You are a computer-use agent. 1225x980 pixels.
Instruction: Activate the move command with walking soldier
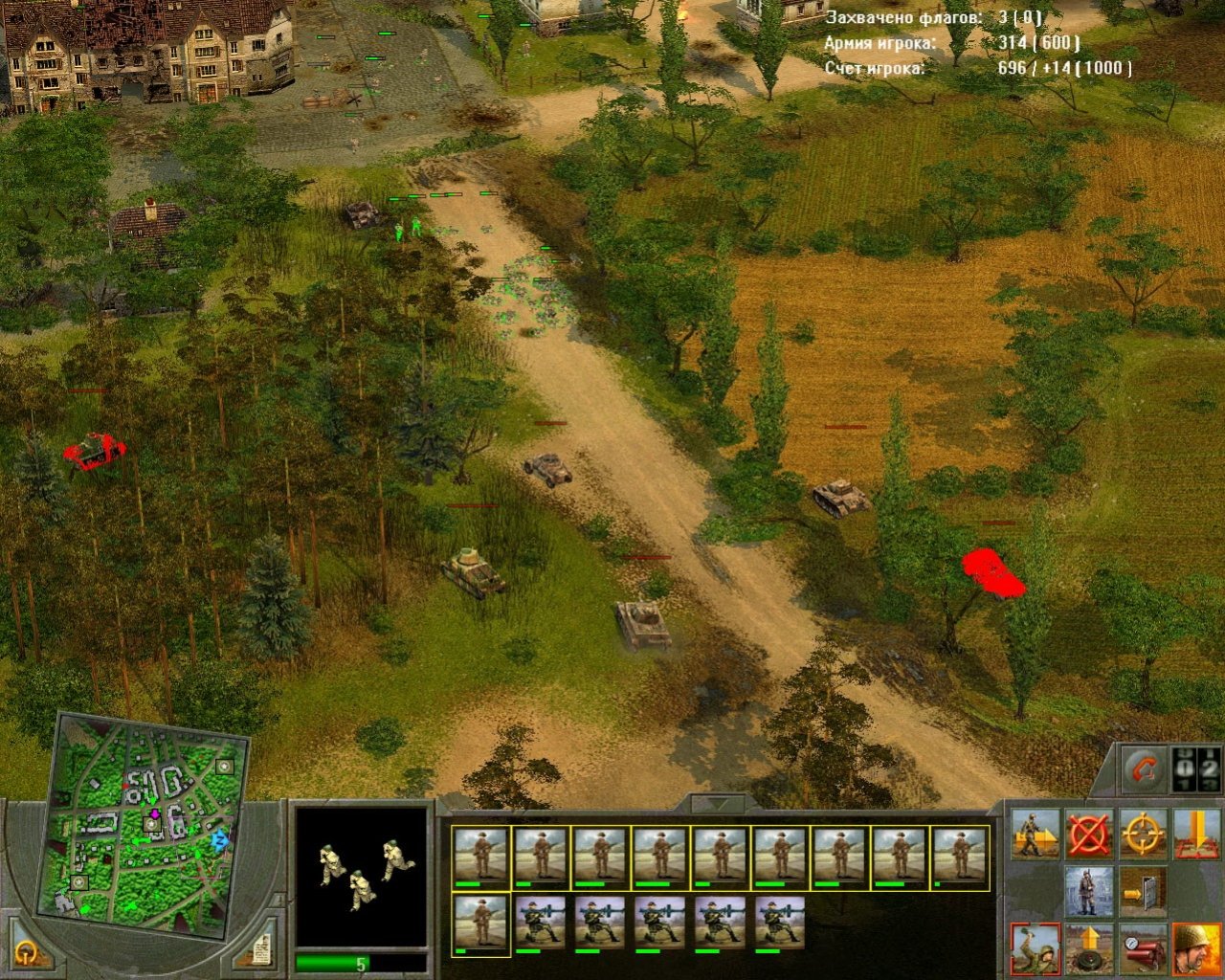point(1036,835)
